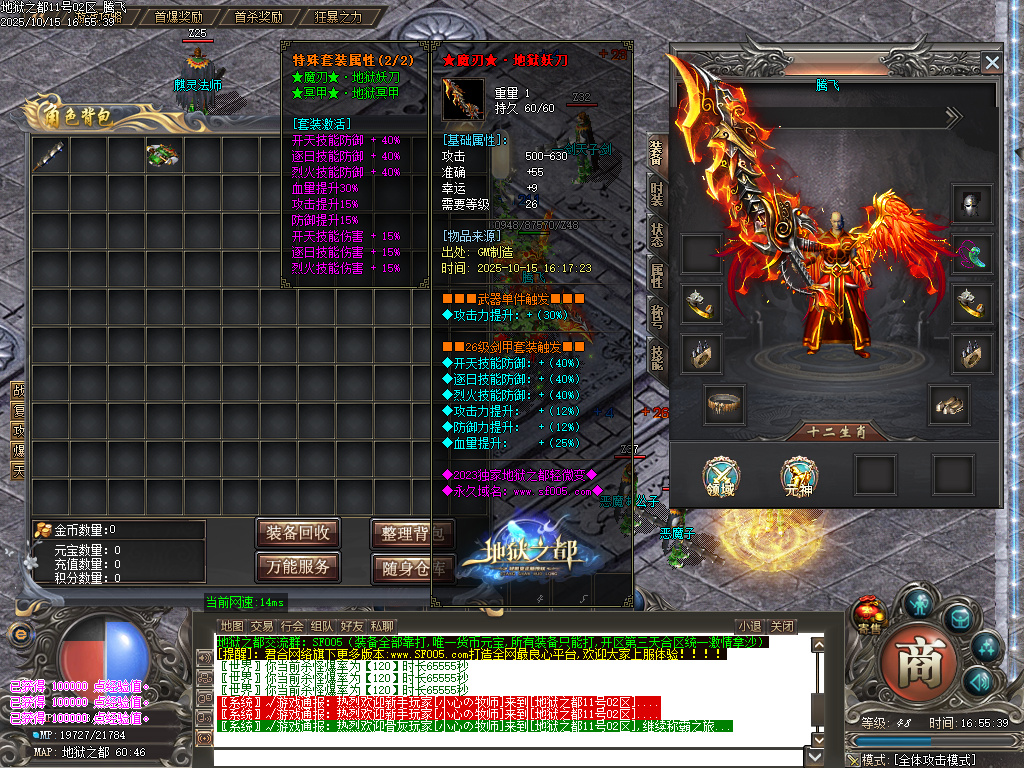Select the helmet equipment slot

coord(970,204)
